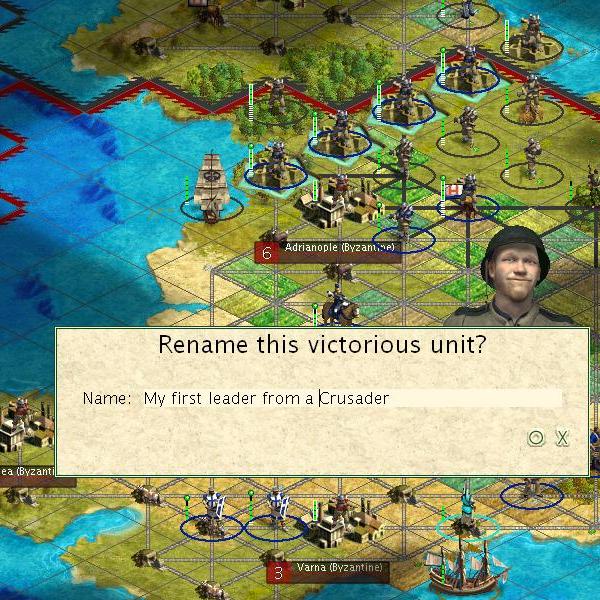Screen dimensions: 600x600
Task: Click into the unit Name text field
Action: point(350,398)
